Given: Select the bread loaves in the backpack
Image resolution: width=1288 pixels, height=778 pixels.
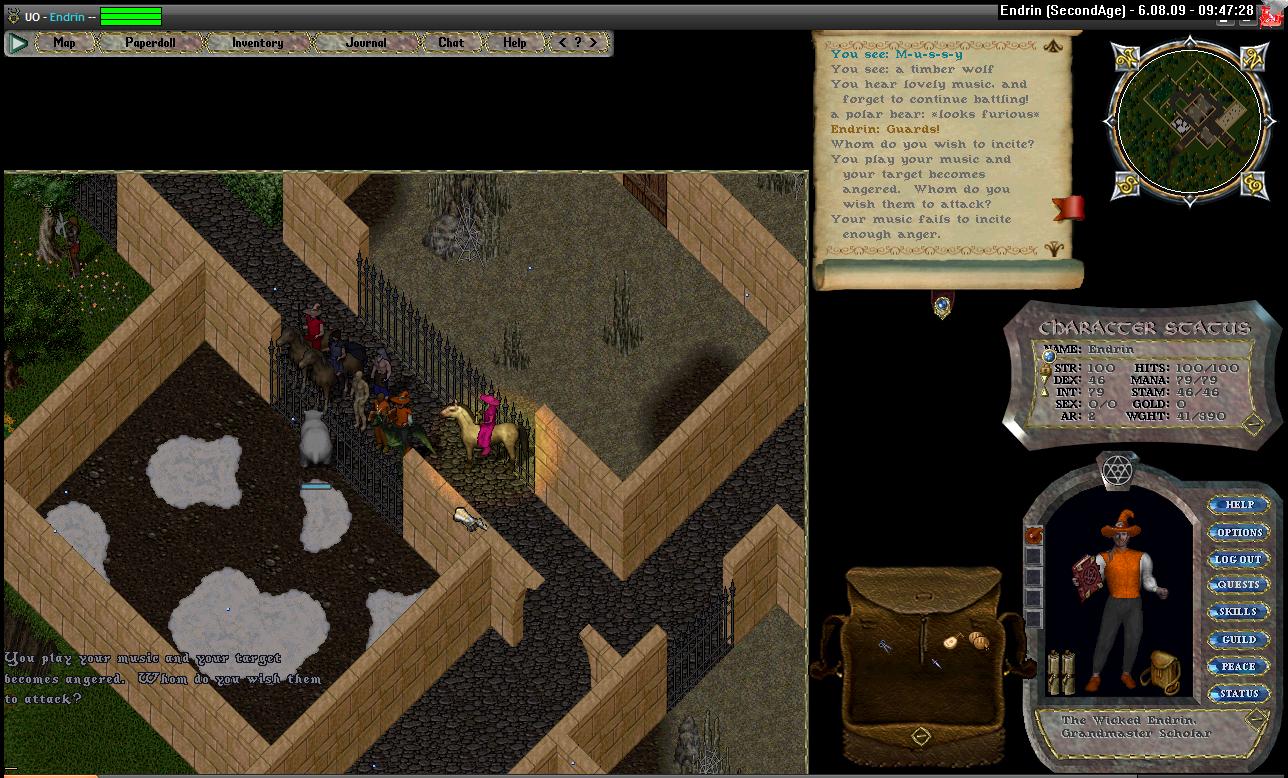Looking at the screenshot, I should (x=976, y=639).
